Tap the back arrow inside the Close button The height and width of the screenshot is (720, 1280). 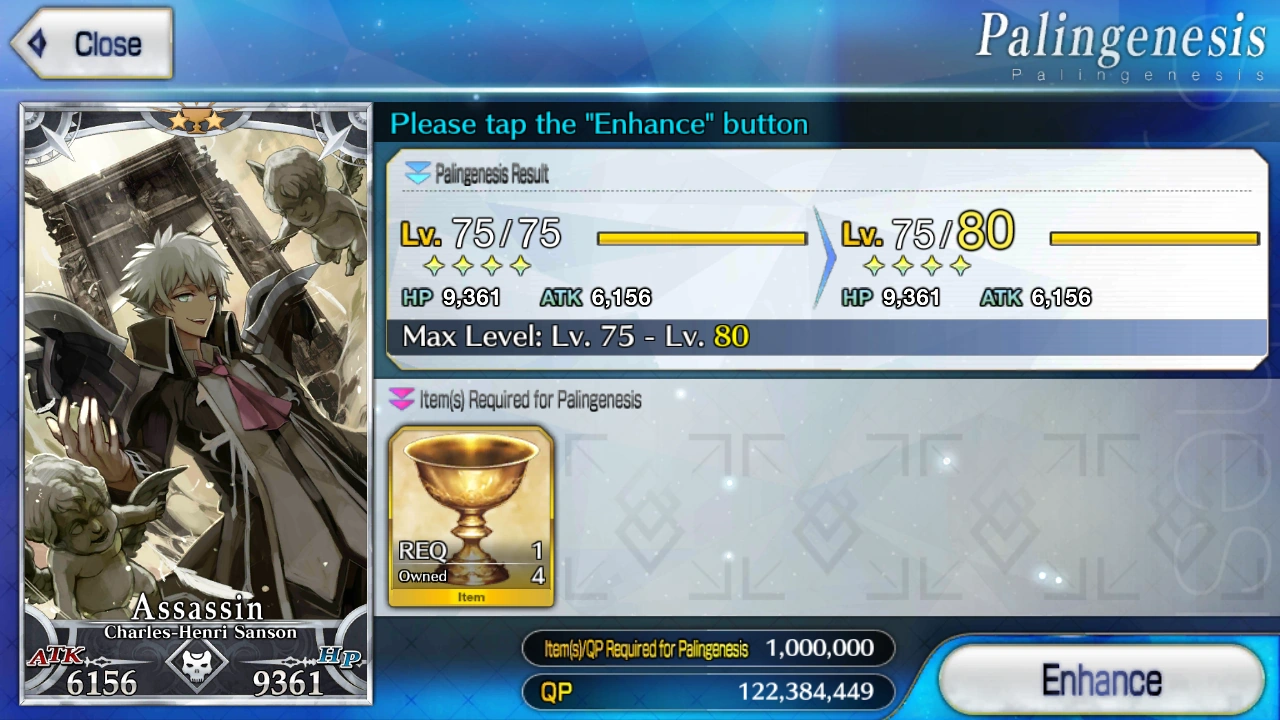click(x=38, y=42)
